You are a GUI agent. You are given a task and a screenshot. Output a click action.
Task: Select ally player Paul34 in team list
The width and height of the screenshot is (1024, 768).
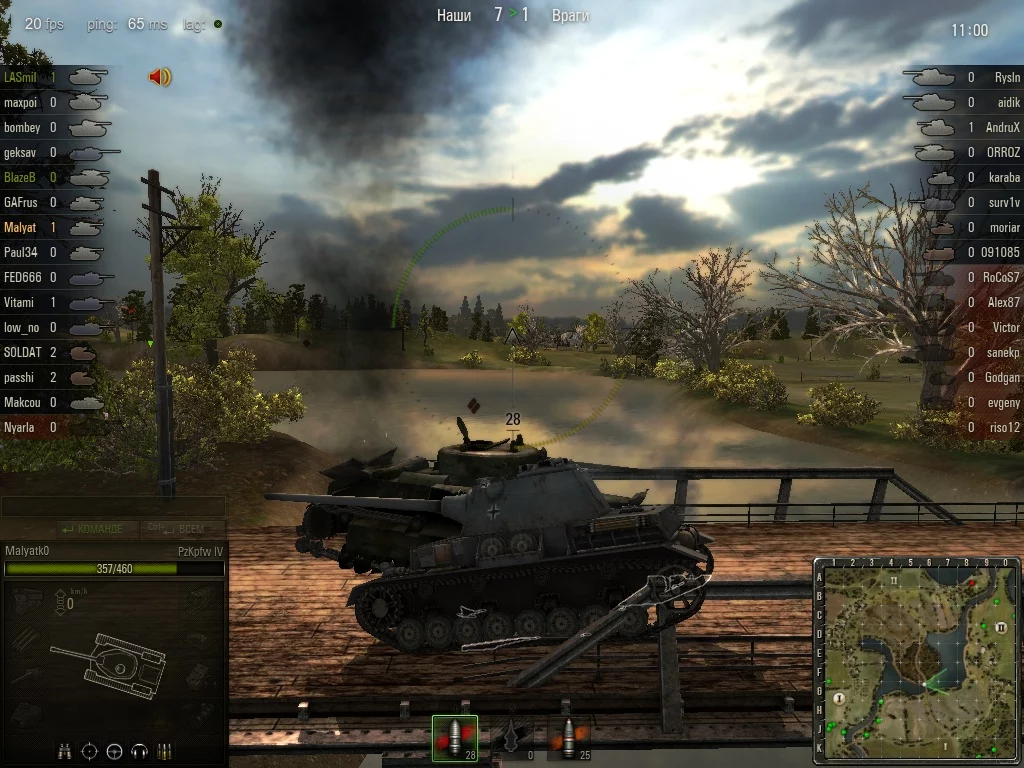click(x=21, y=253)
